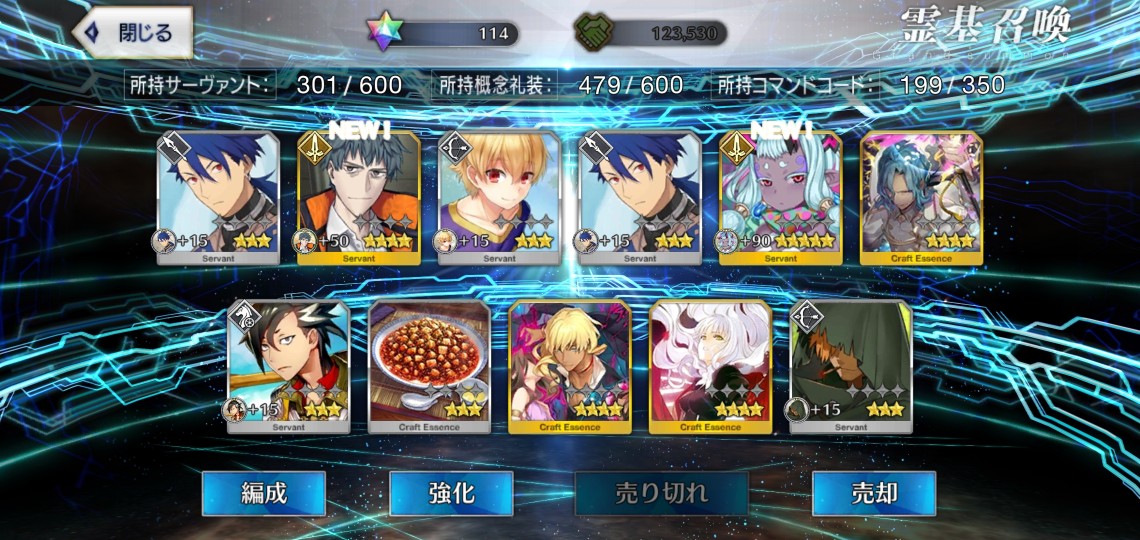The height and width of the screenshot is (540, 1140).
Task: Close the summon results with 閉じる
Action: pyautogui.click(x=131, y=32)
